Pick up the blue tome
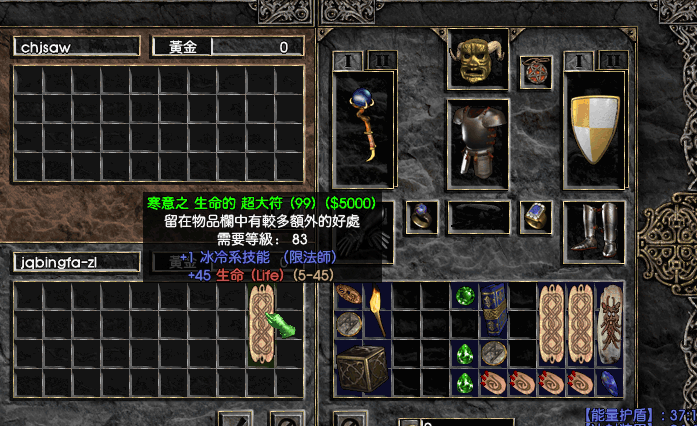This screenshot has width=697, height=426. click(494, 309)
